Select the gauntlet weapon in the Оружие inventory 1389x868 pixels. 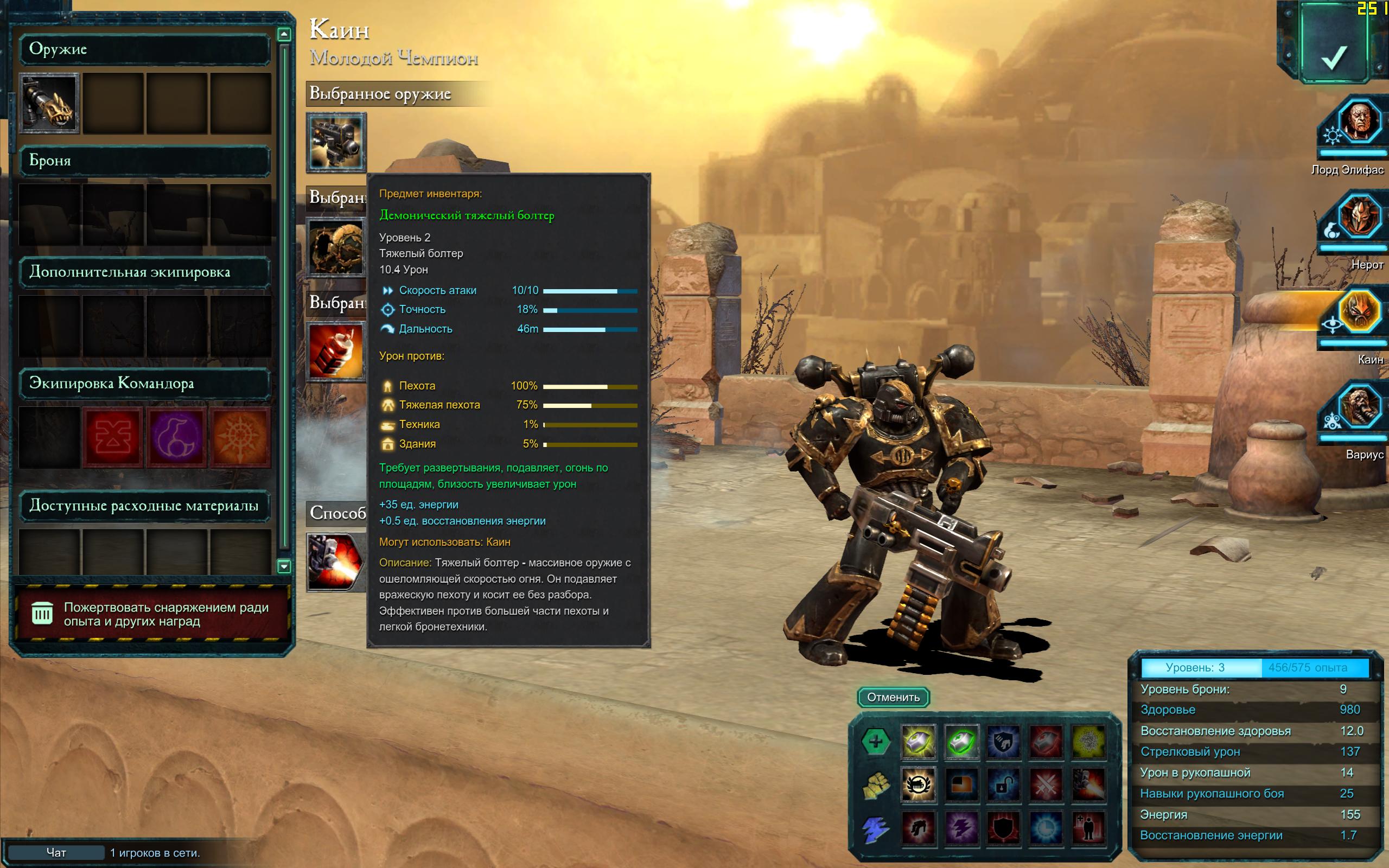[49, 103]
